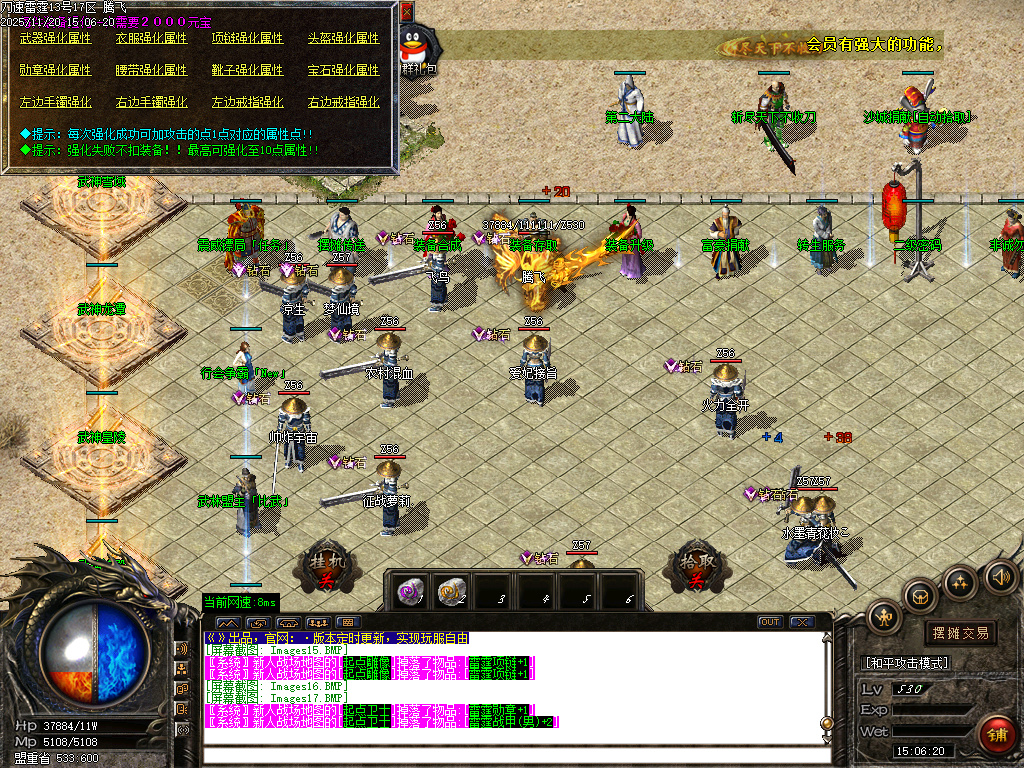1024x768 pixels.
Task: Close the enhancement attribute panel
Action: click(x=406, y=12)
